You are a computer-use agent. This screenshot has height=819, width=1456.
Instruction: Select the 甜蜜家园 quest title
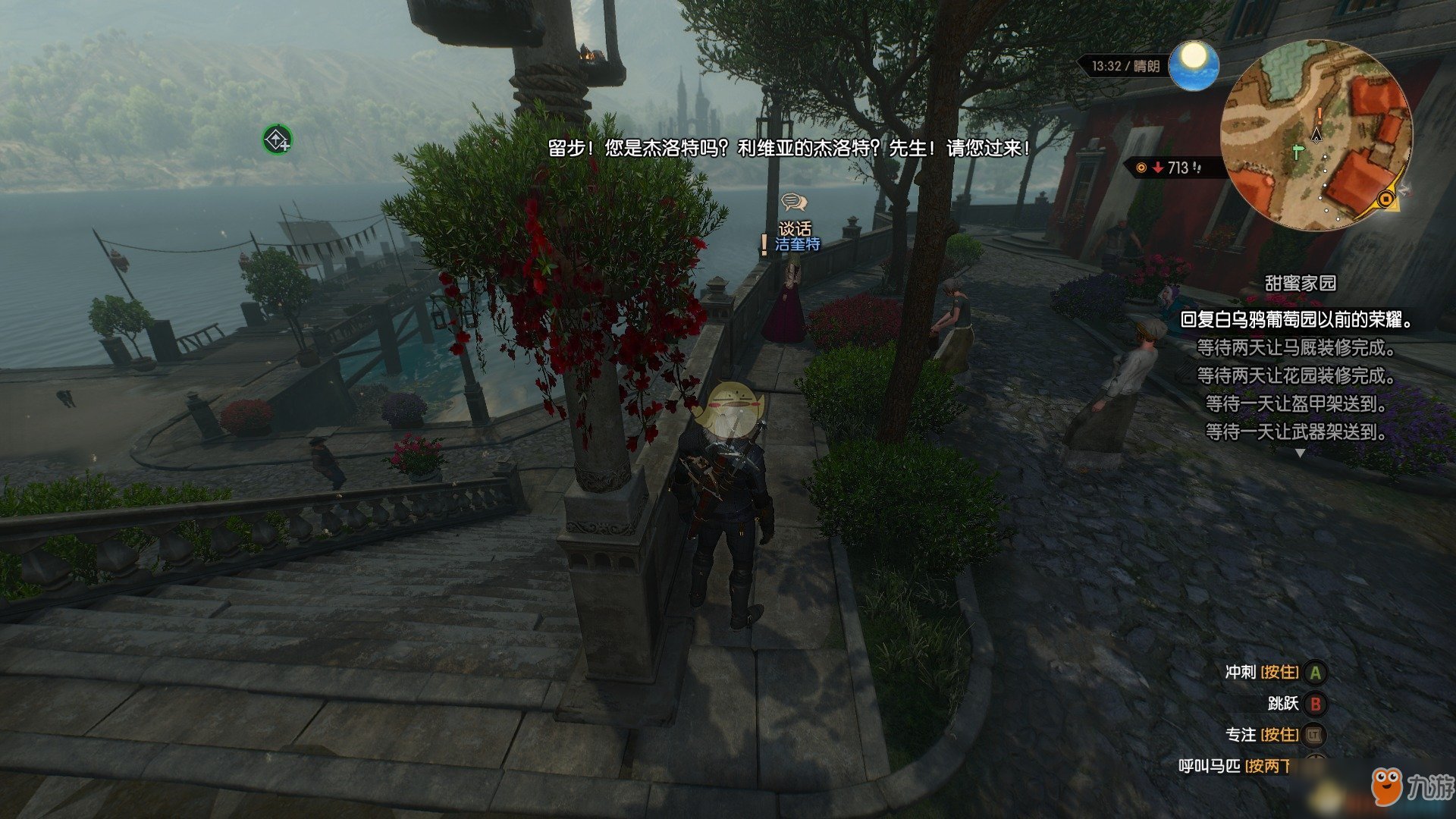click(x=1300, y=284)
